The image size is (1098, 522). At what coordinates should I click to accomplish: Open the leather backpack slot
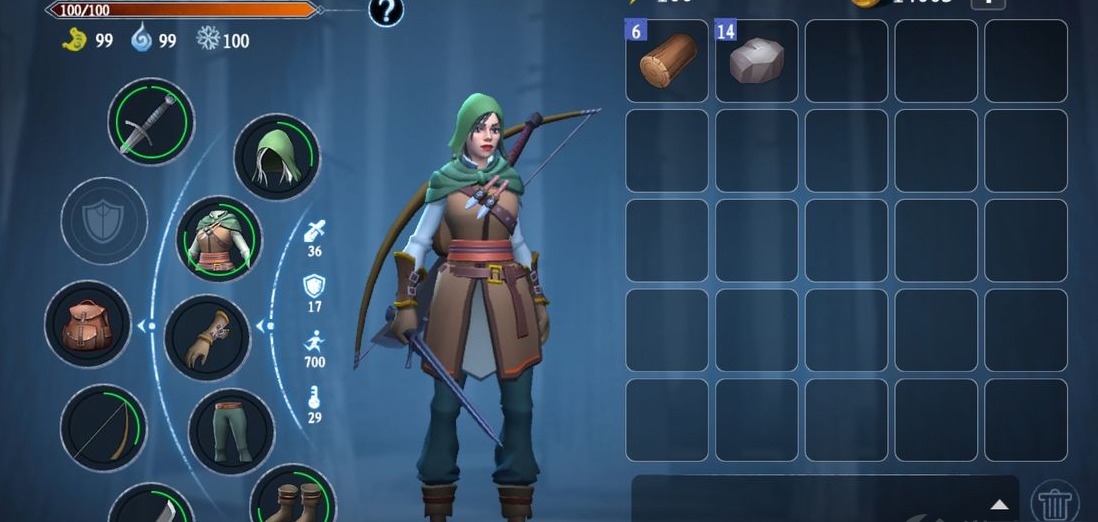point(88,324)
